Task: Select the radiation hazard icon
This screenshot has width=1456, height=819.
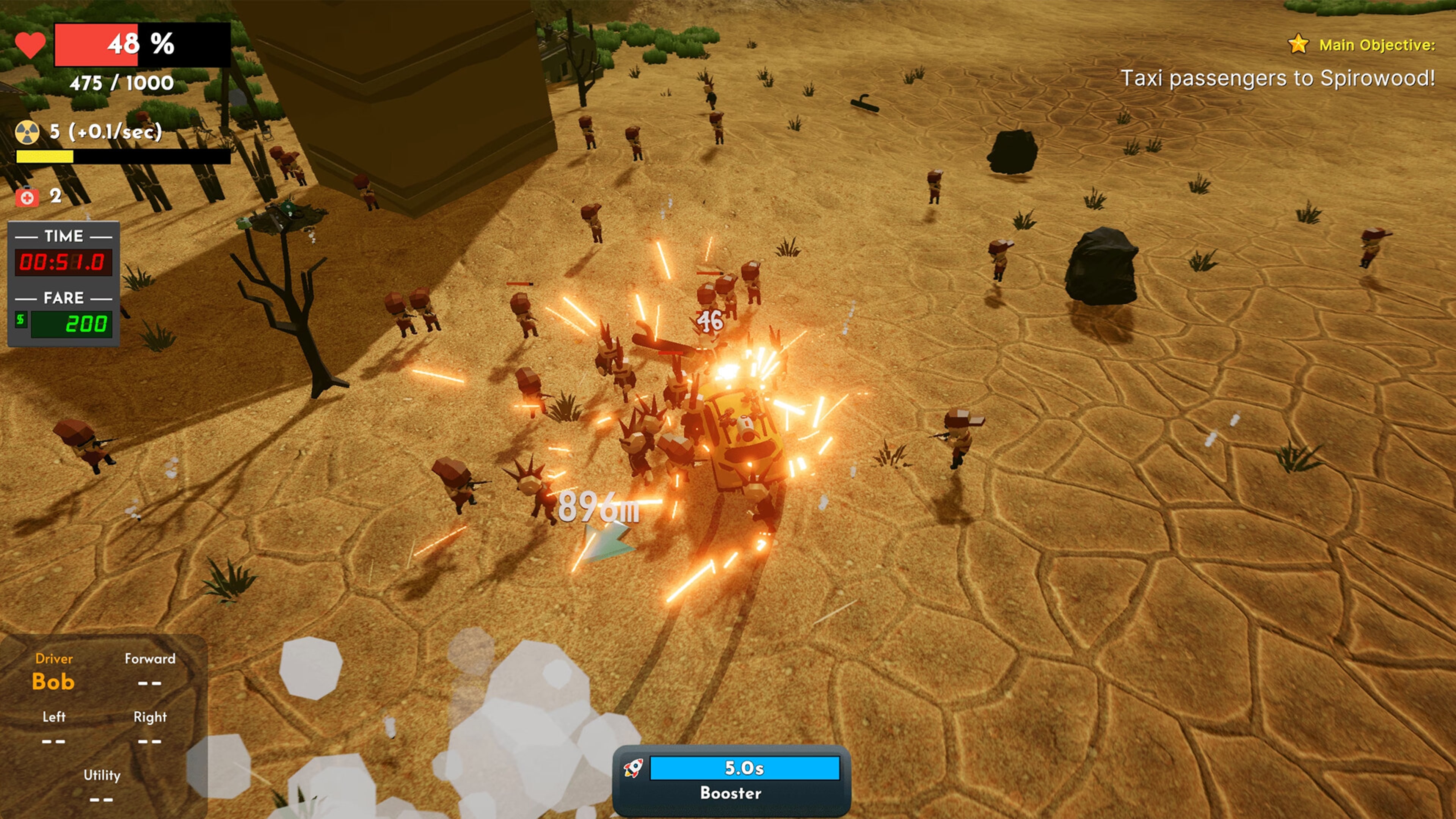Action: (27, 135)
